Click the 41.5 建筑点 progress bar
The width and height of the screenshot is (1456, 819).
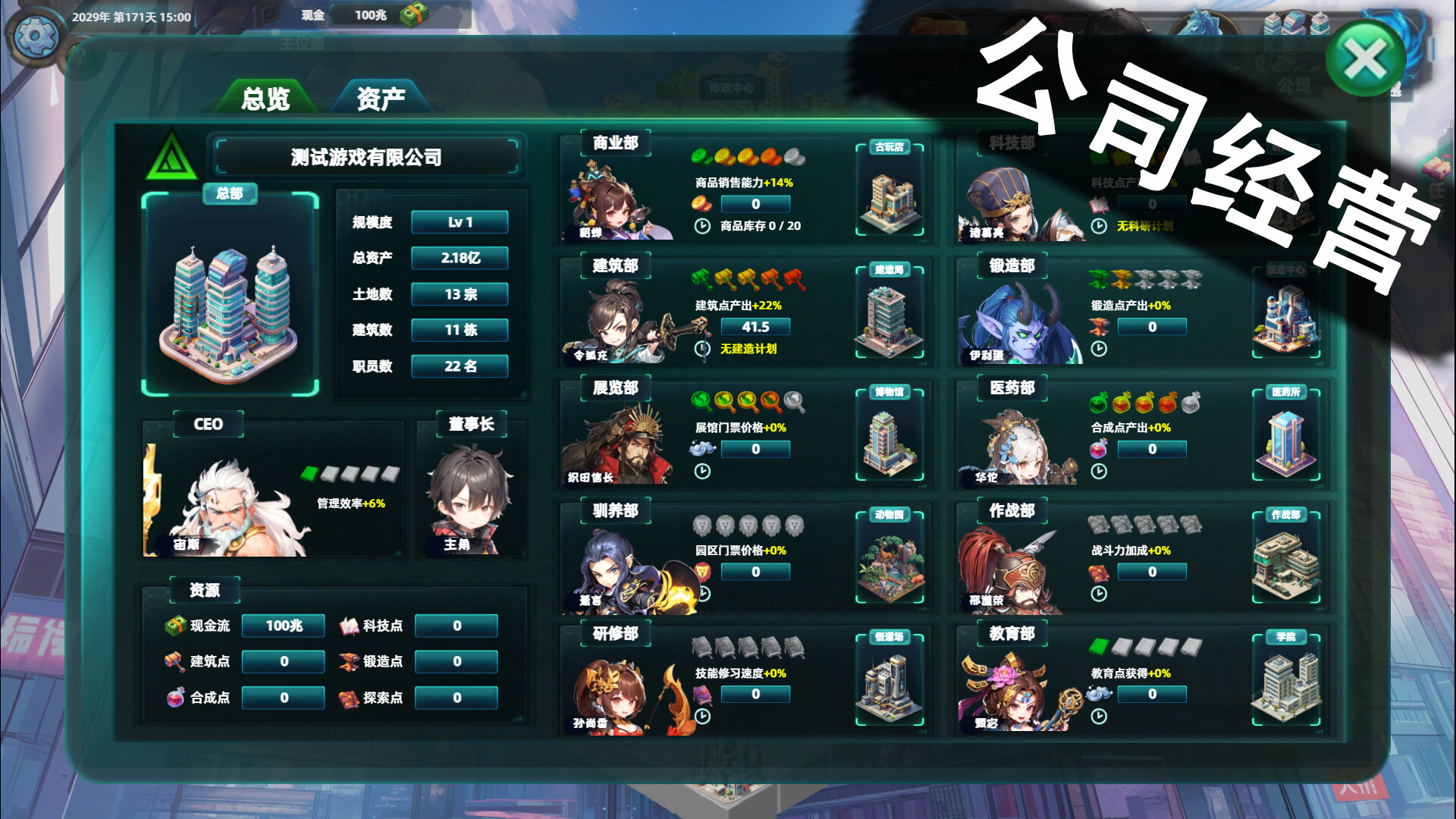pos(755,326)
